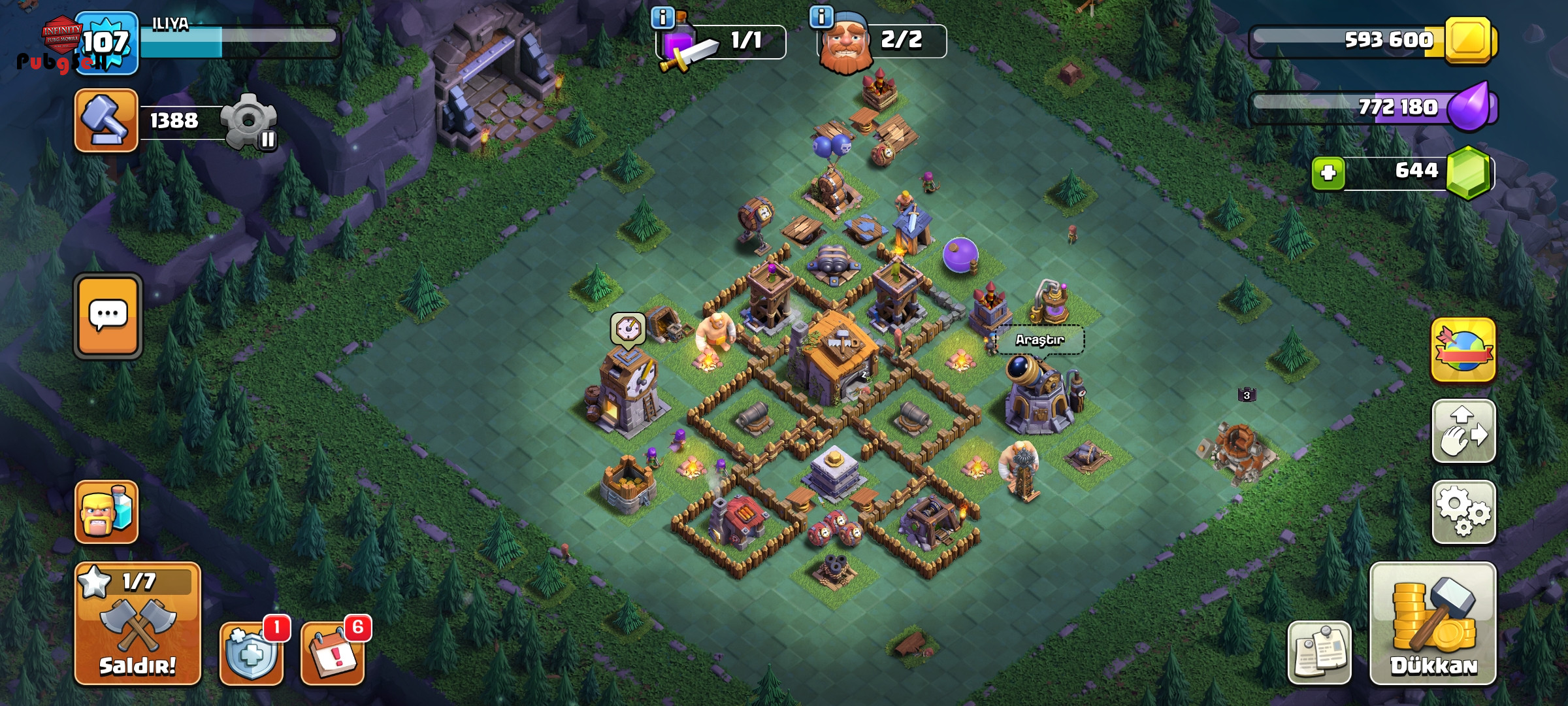Show builder info beside the 2/2 counter

(x=821, y=16)
